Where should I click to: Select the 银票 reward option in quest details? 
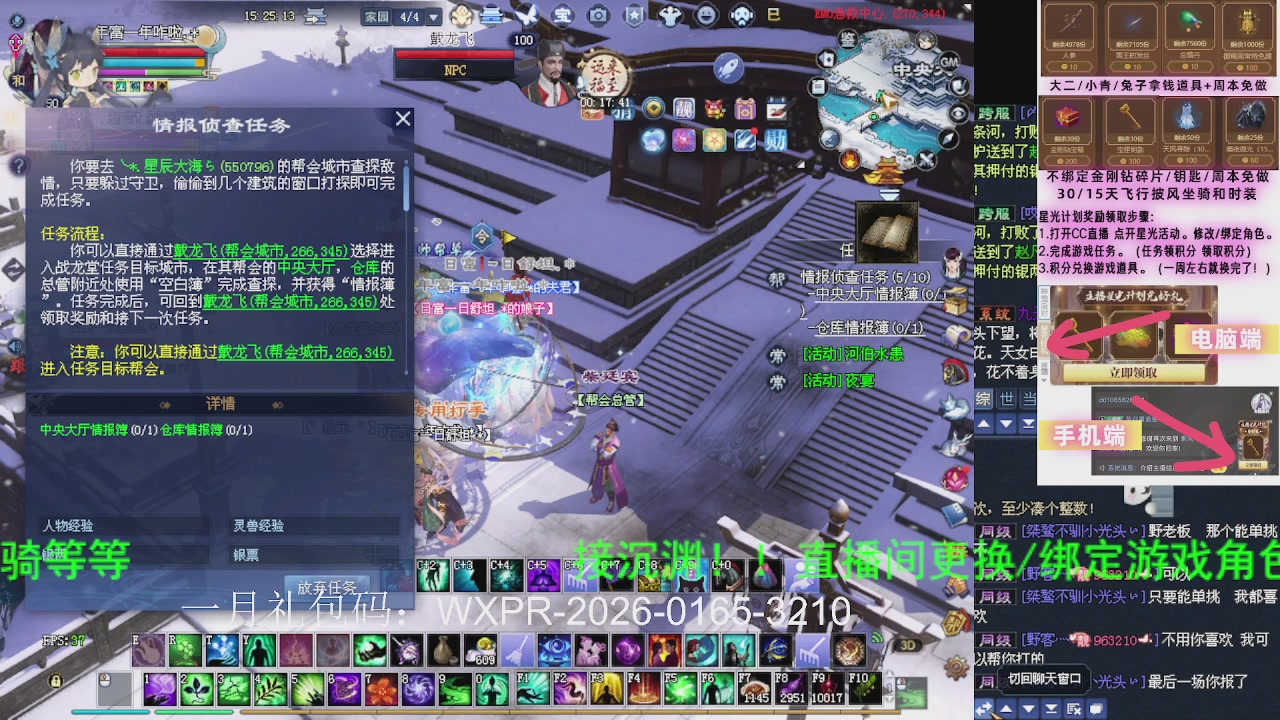pyautogui.click(x=246, y=555)
